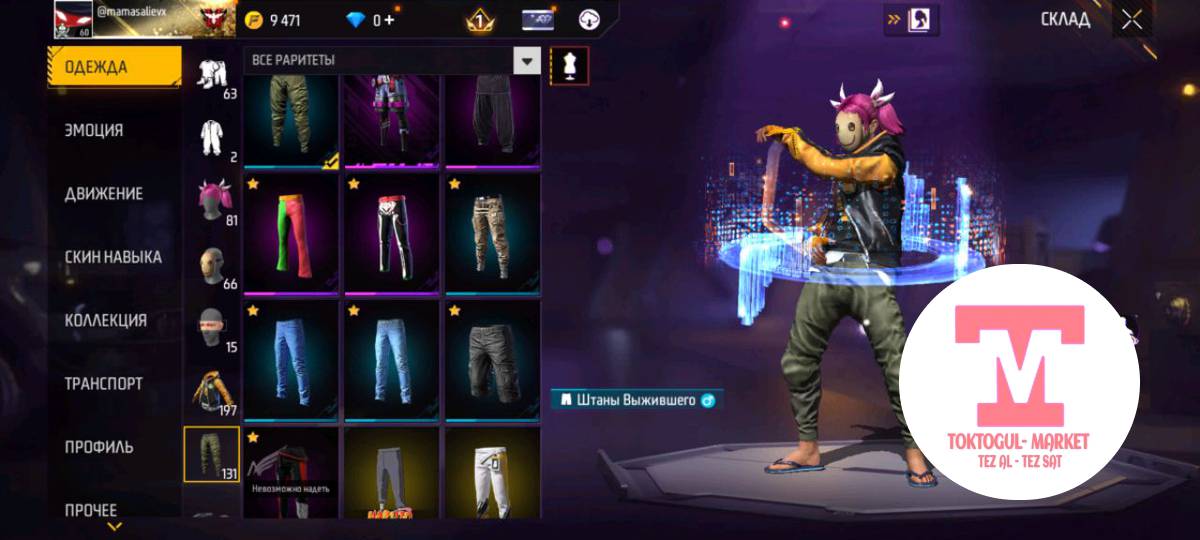
Task: Go to the Транспорт category
Action: (x=104, y=384)
